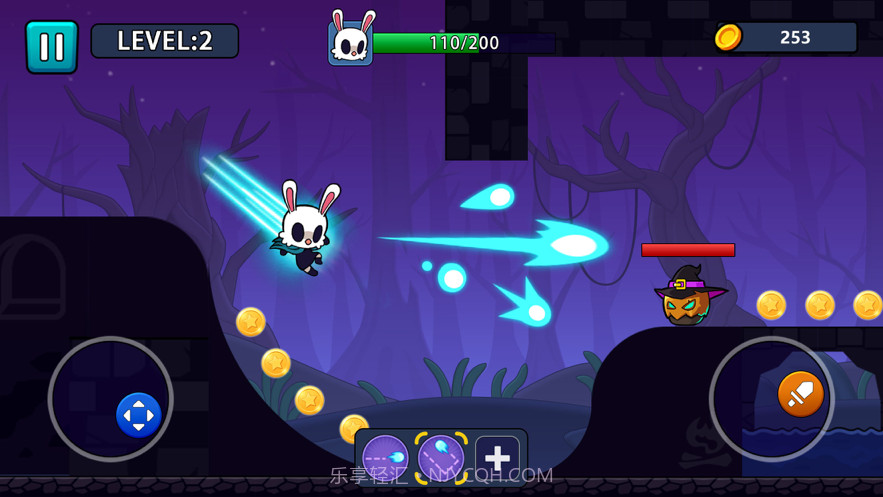Hit the orange sword attack button
Image resolution: width=883 pixels, height=497 pixels.
tap(800, 394)
